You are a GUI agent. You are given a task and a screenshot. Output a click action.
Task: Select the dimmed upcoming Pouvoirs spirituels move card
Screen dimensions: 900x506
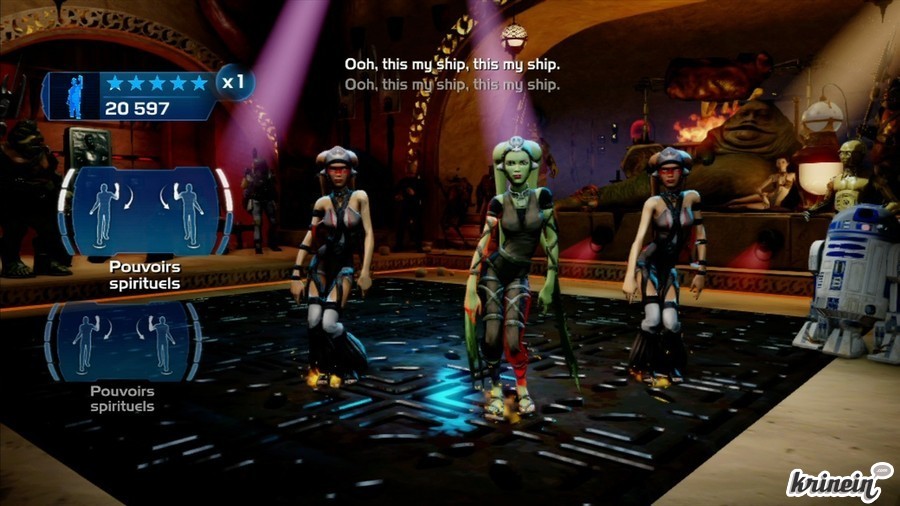click(123, 342)
